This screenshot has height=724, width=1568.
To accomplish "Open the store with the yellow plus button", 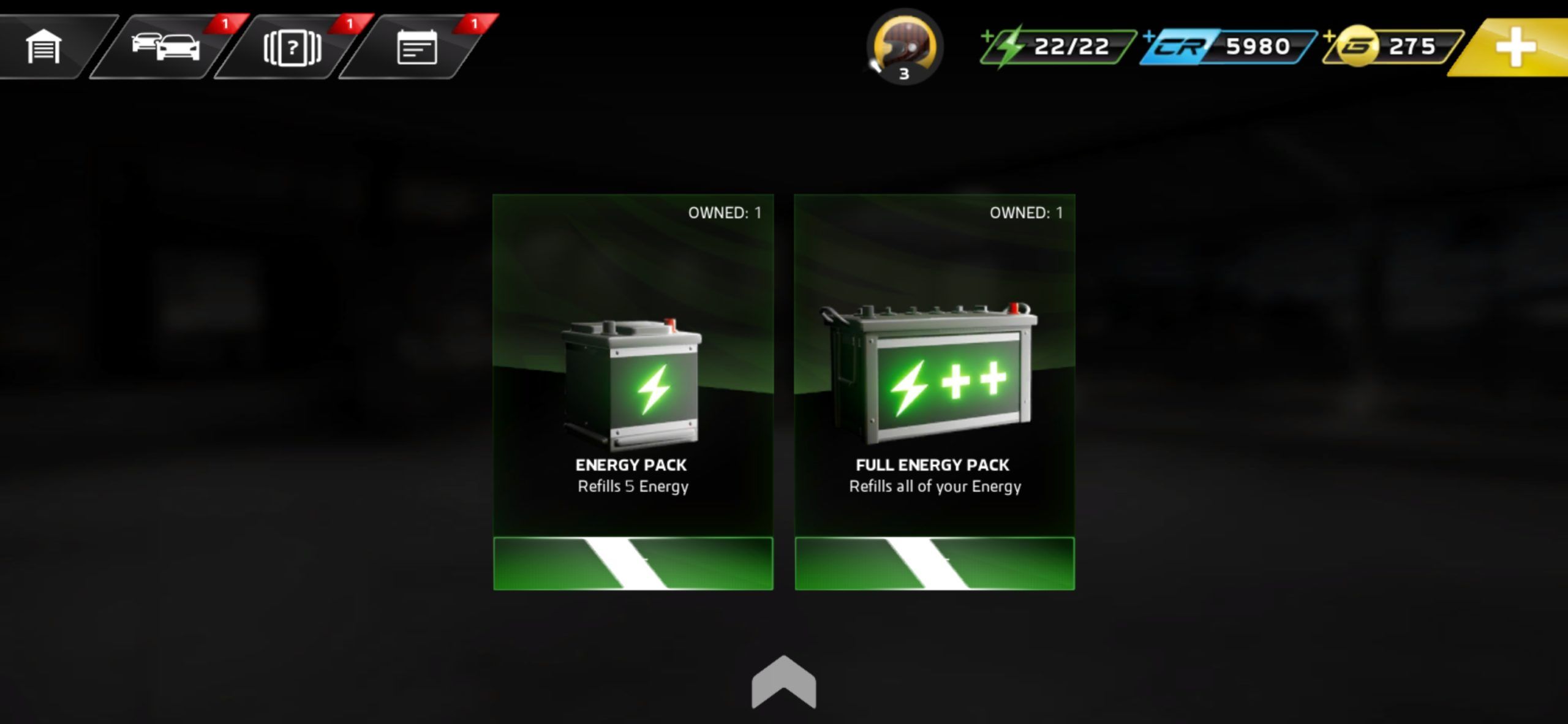I will (x=1517, y=47).
